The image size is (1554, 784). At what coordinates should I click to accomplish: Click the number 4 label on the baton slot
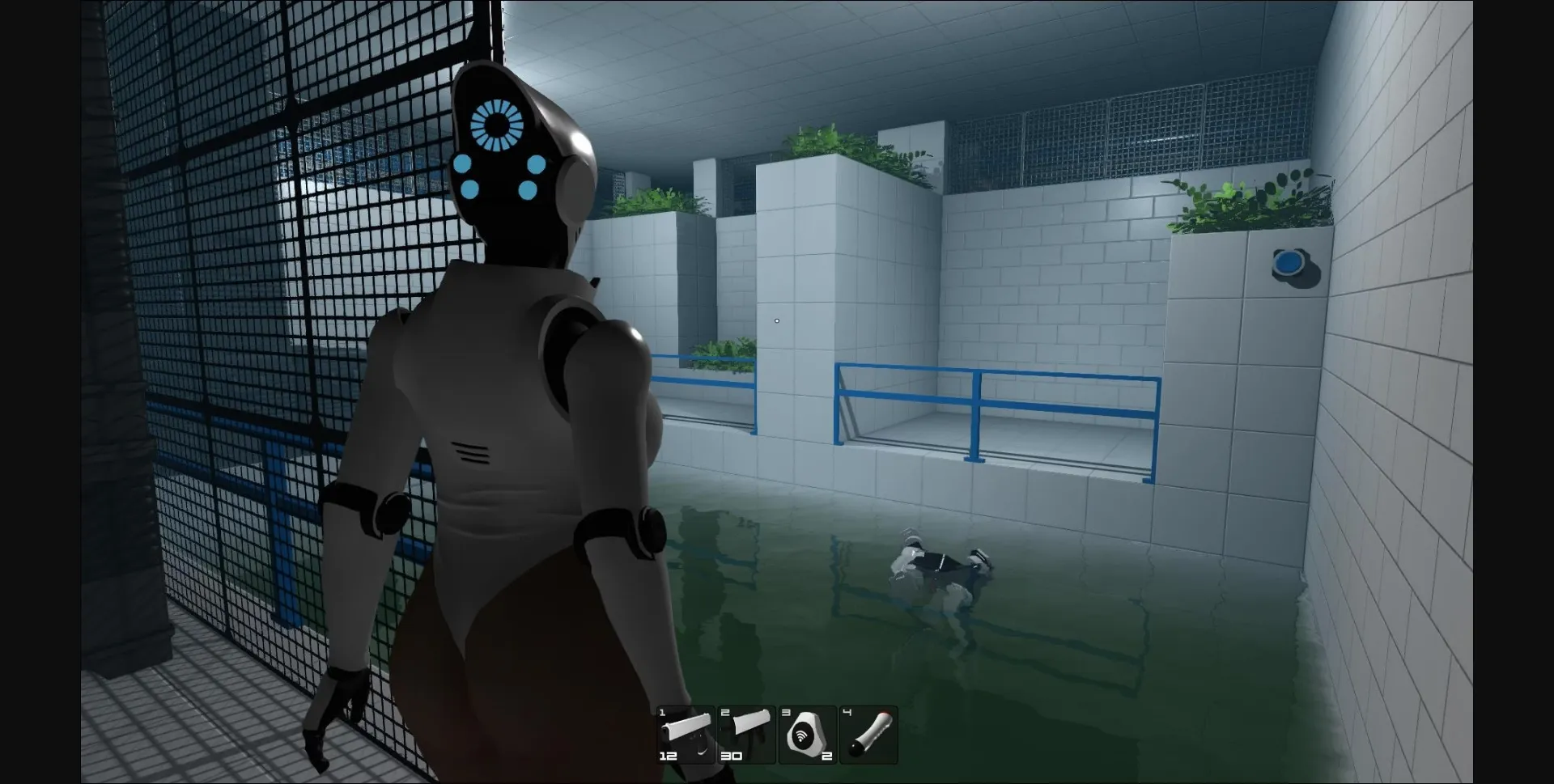click(x=847, y=712)
